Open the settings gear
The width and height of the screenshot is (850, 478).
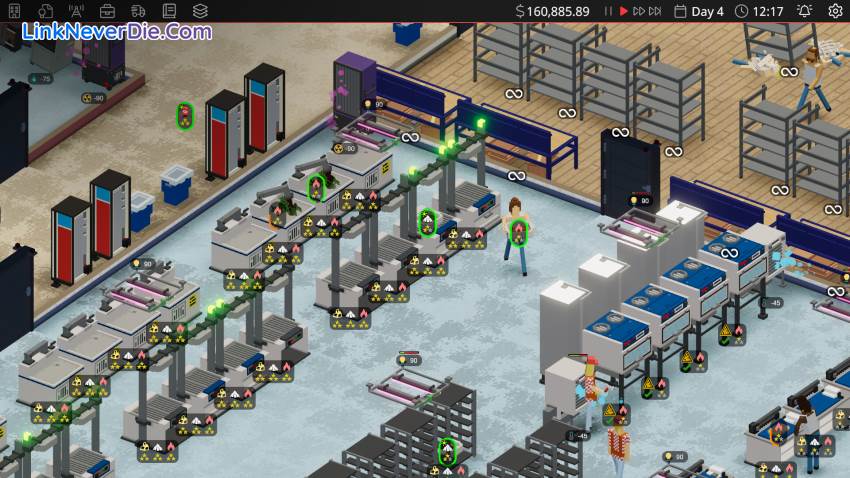click(x=836, y=11)
